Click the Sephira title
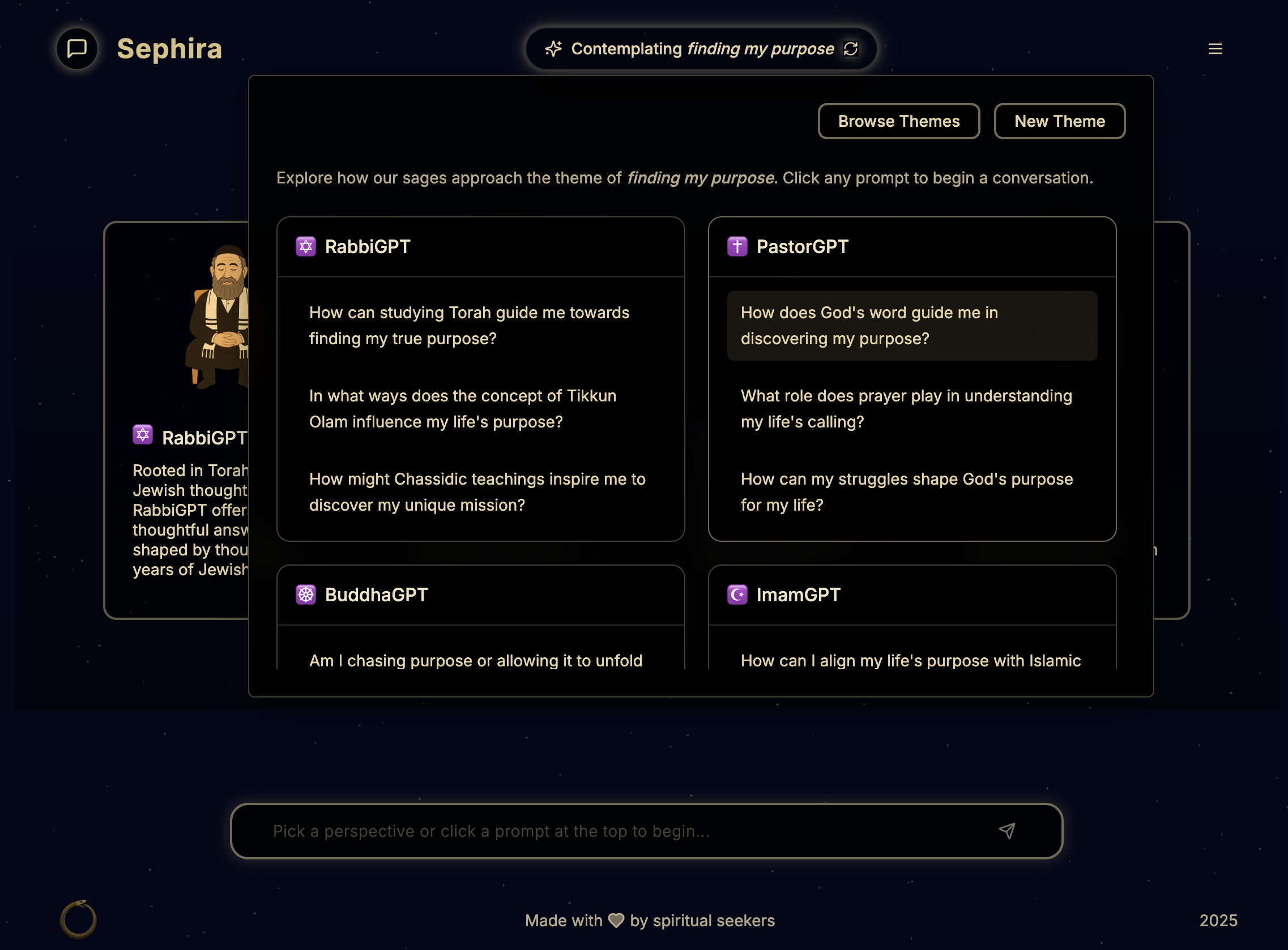 [x=169, y=49]
